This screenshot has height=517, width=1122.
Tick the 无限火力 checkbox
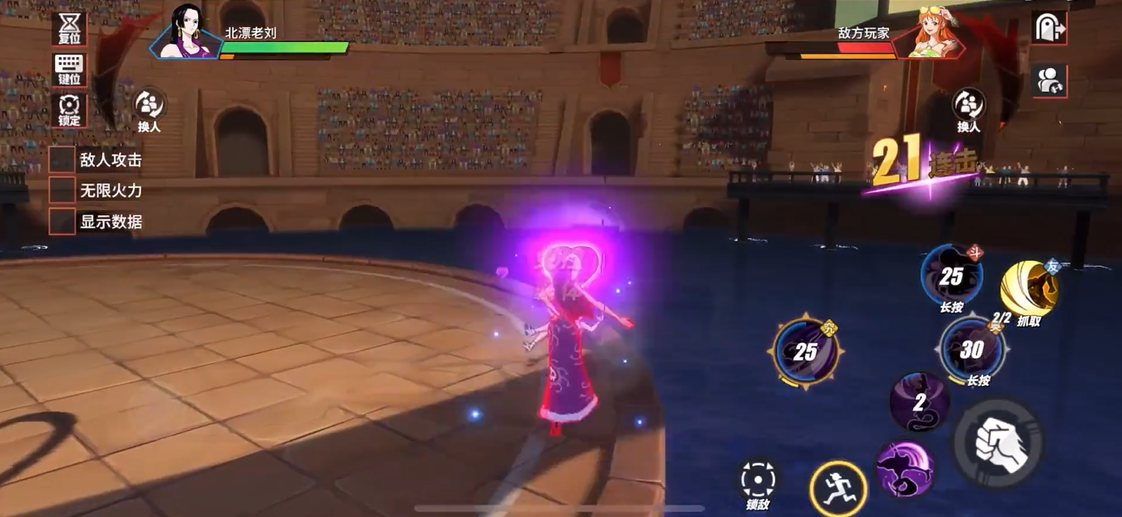click(62, 190)
